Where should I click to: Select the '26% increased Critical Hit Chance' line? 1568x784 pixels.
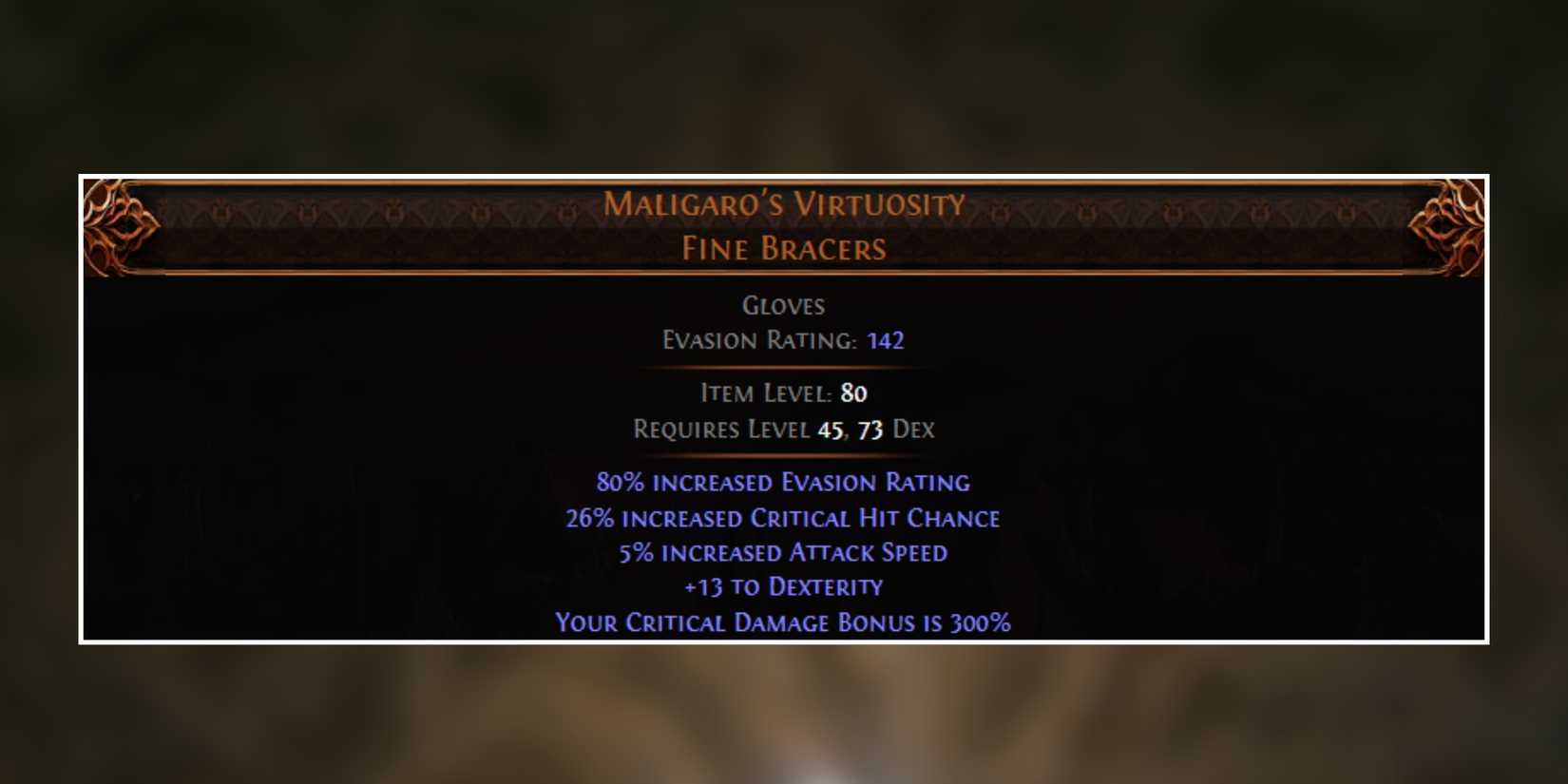coord(782,518)
